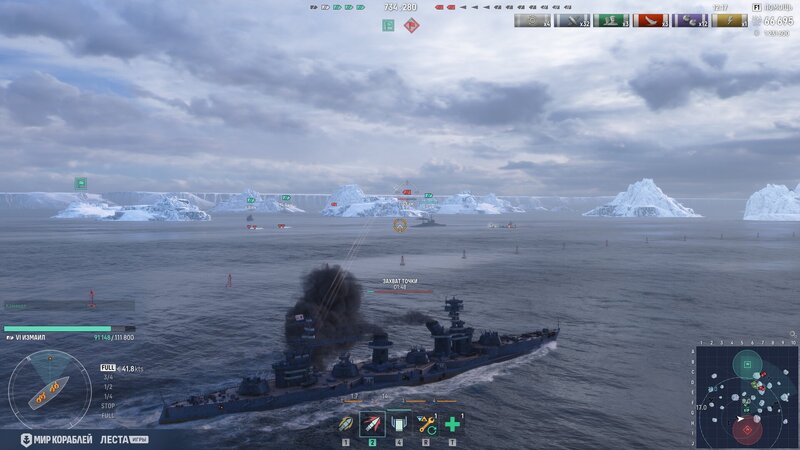Activate the green cross heal consumable
The width and height of the screenshot is (800, 450).
pos(452,423)
